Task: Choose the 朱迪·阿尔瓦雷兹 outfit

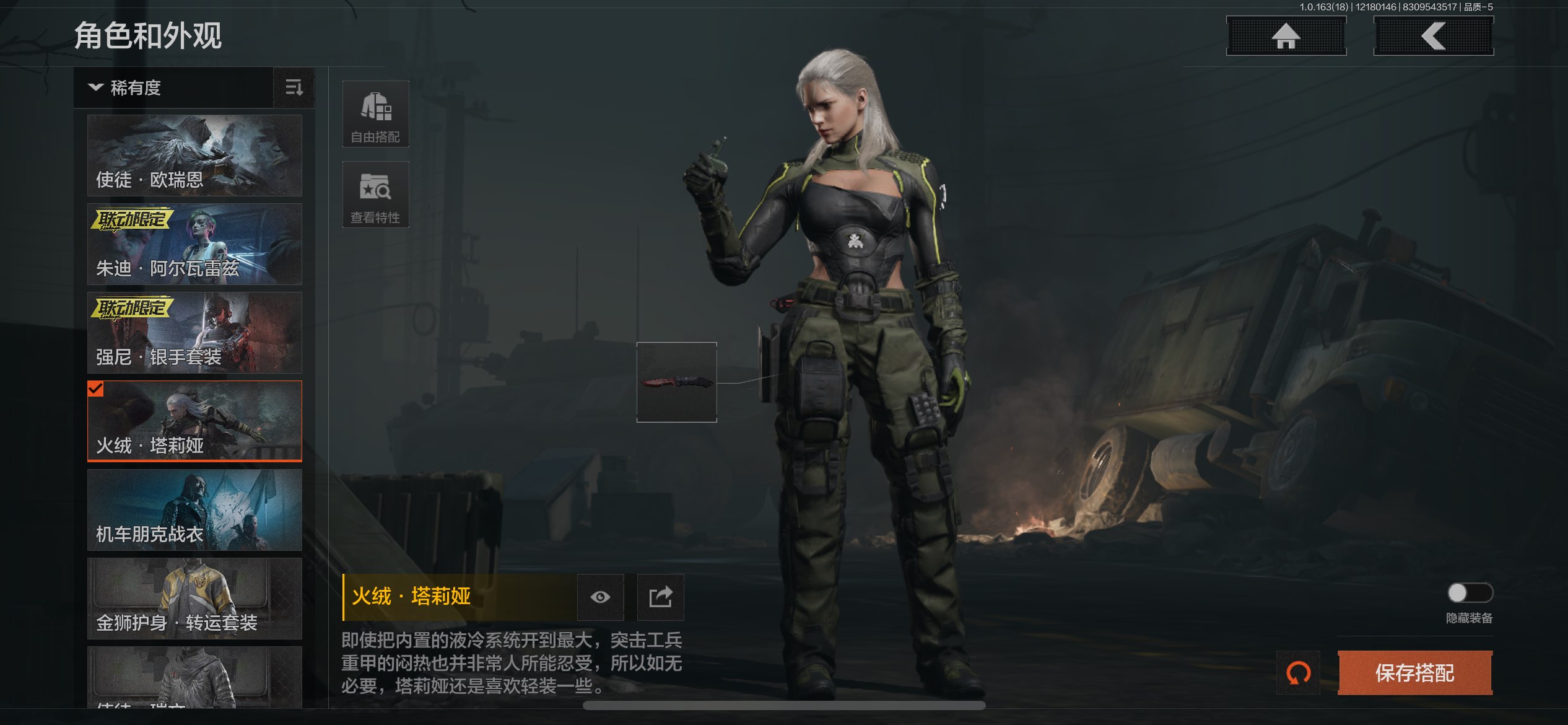Action: tap(194, 244)
